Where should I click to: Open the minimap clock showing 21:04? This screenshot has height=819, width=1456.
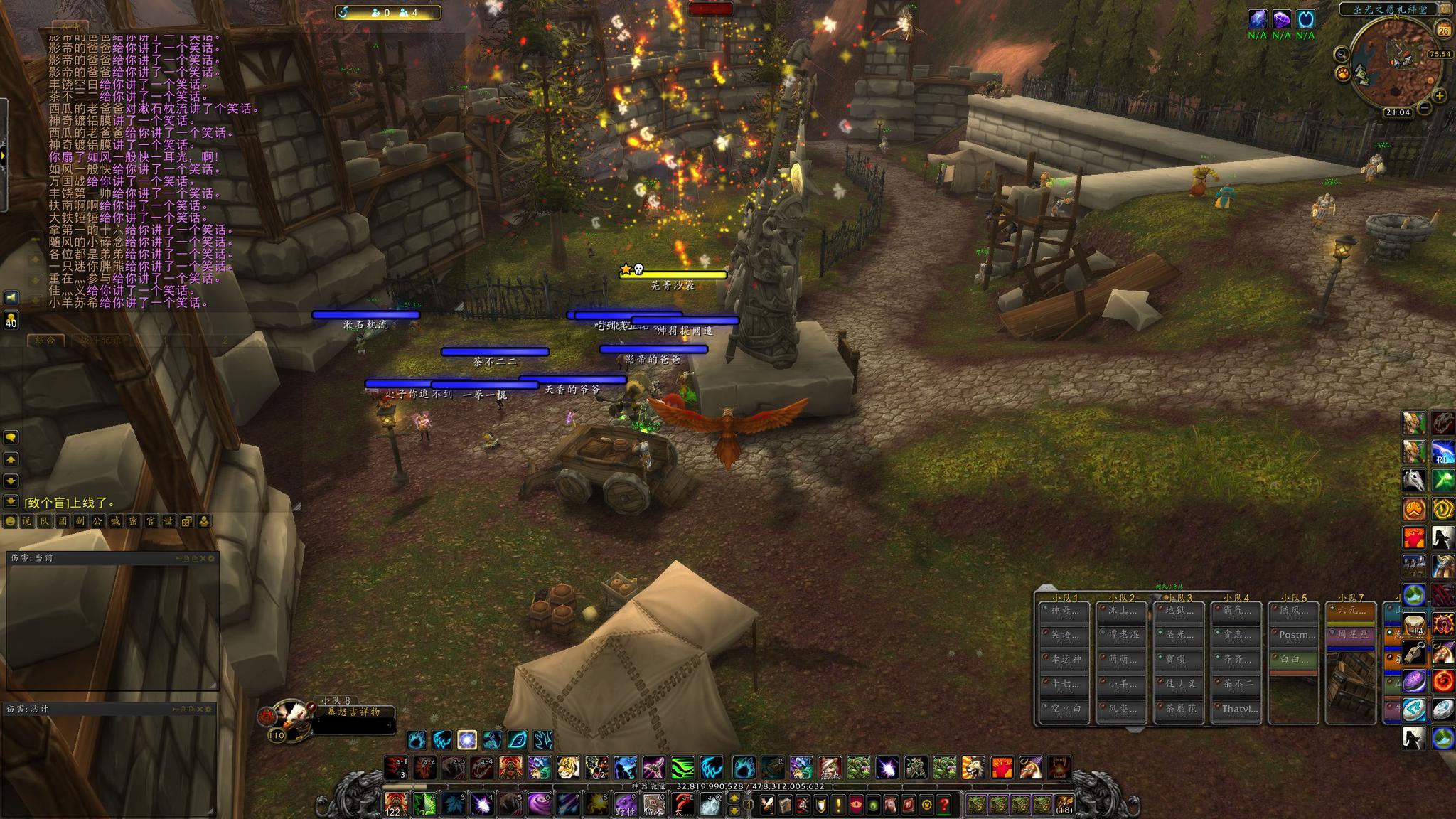[1397, 112]
